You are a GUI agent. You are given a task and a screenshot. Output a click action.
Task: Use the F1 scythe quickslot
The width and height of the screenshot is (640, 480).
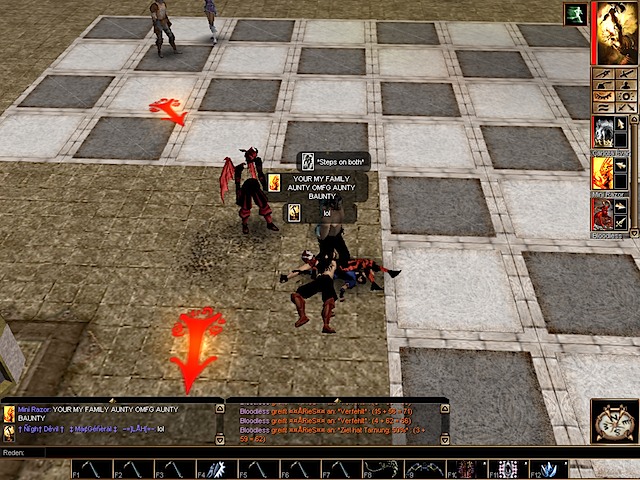coord(91,468)
